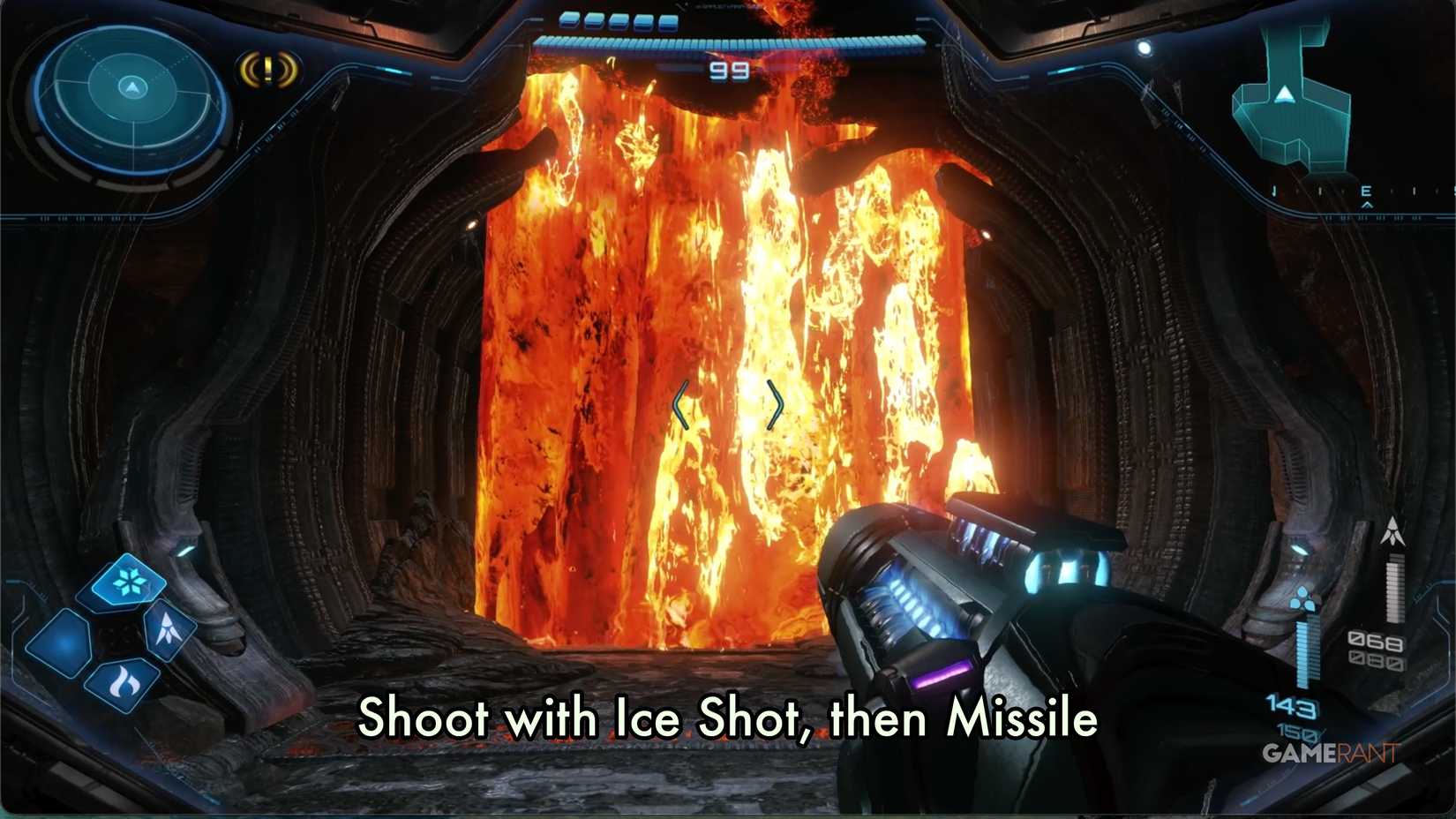Select the Ice Beam snowflake icon
The width and height of the screenshot is (1456, 819).
tap(128, 582)
